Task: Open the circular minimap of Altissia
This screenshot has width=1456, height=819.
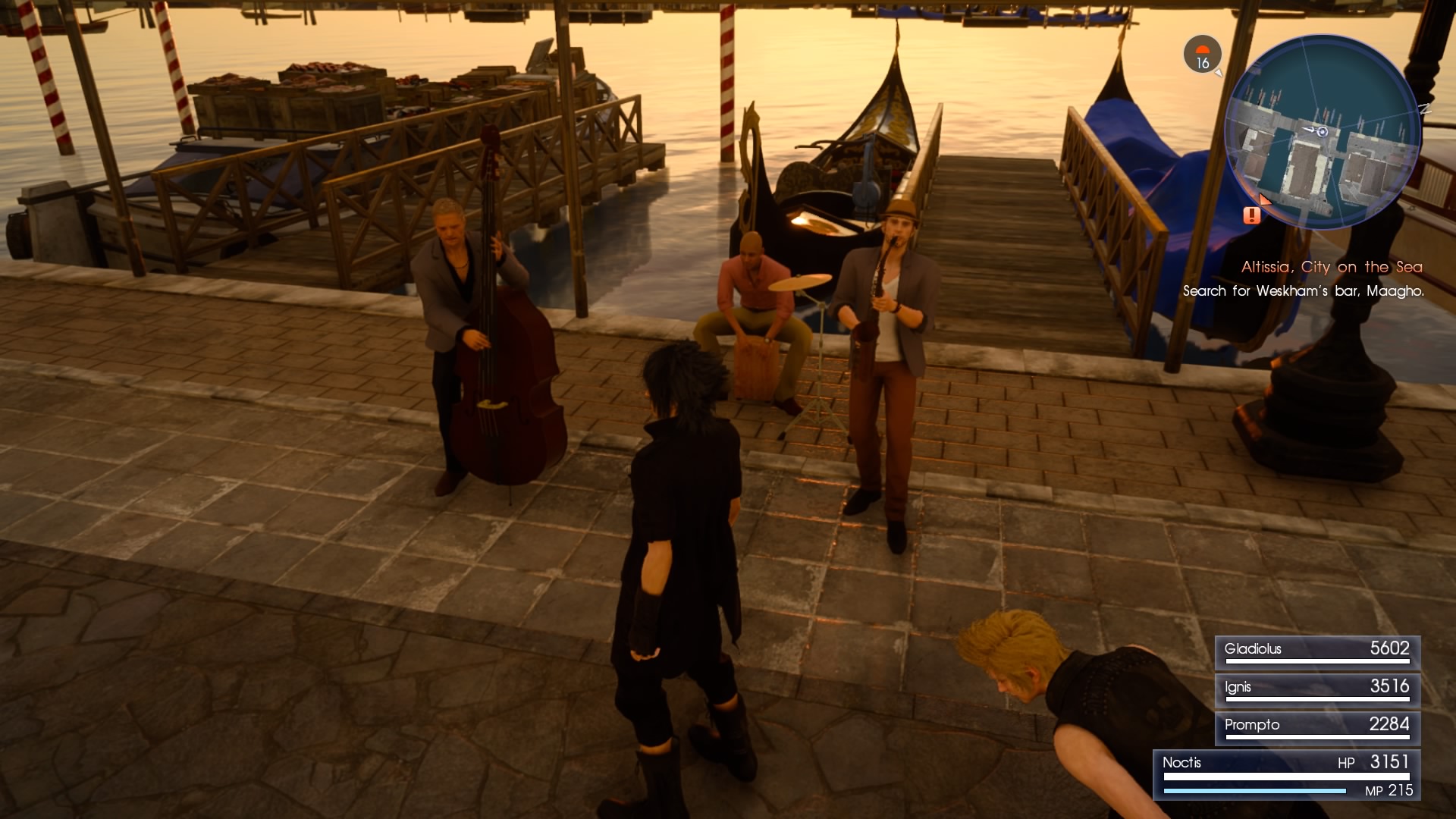Action: click(1323, 133)
